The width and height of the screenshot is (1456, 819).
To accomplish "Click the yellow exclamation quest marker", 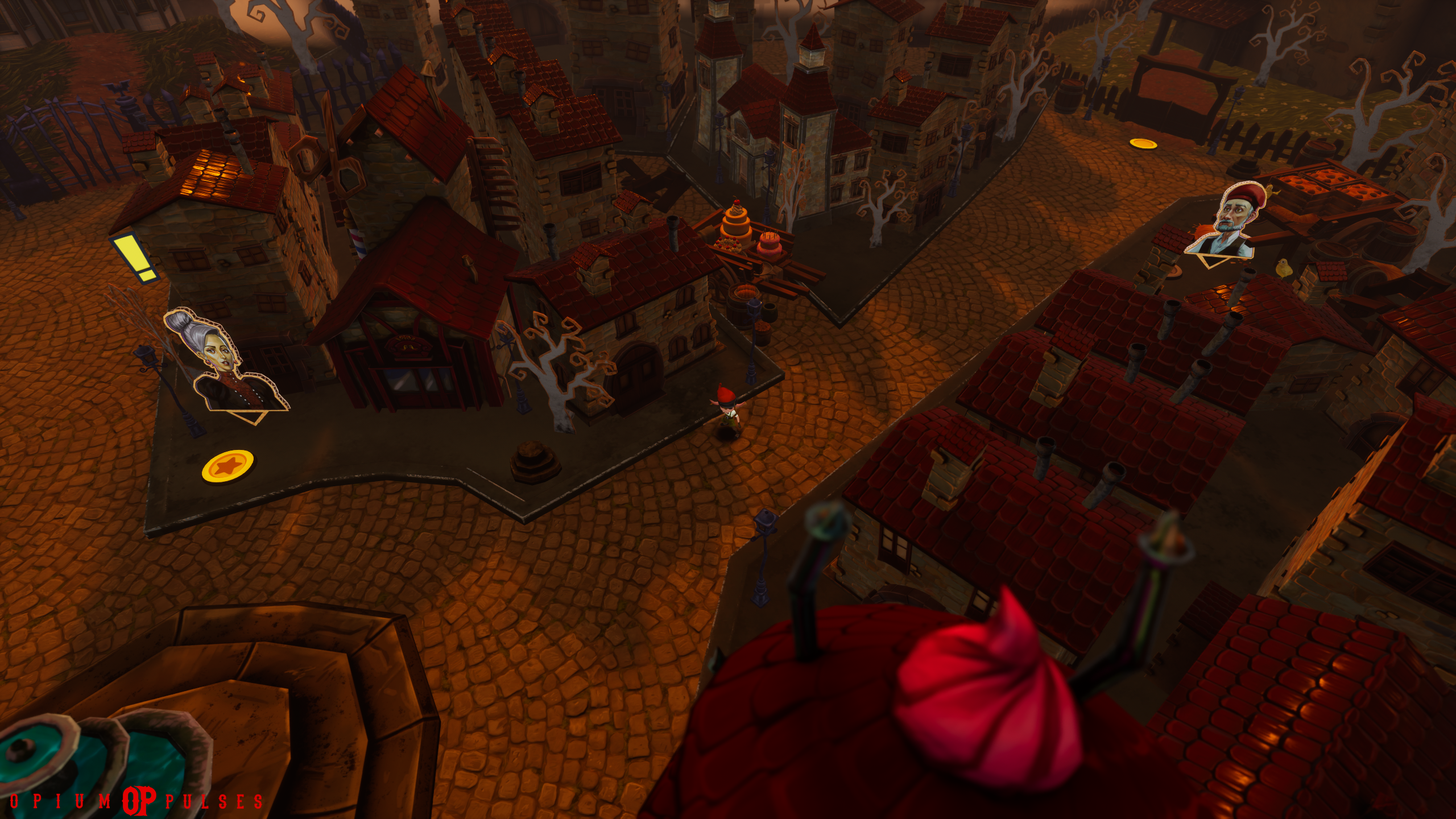I will pos(135,259).
